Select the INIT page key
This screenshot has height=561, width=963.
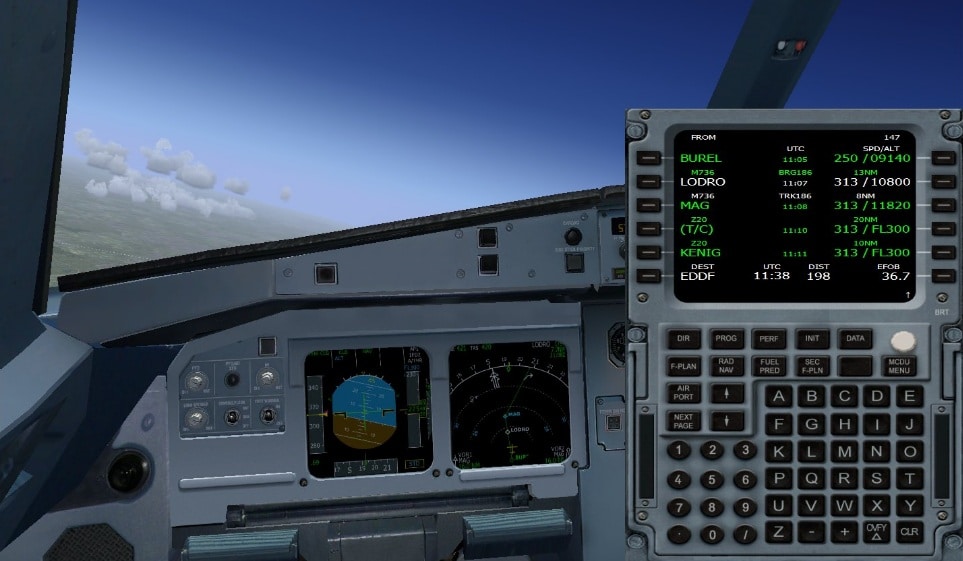click(x=811, y=339)
